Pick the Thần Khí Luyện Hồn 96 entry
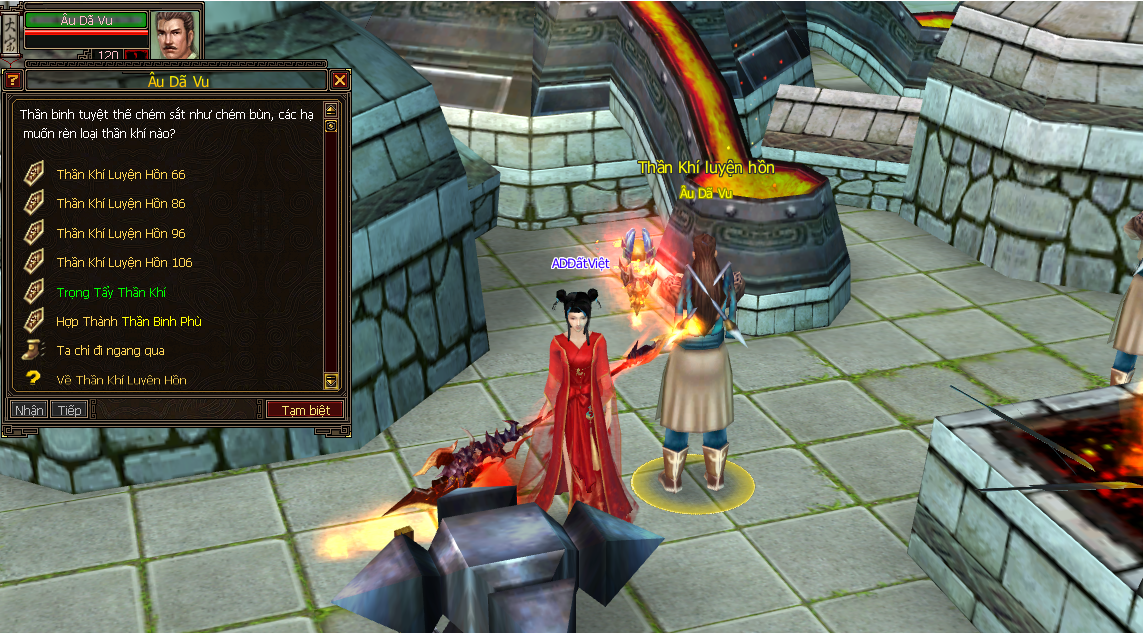Image resolution: width=1143 pixels, height=633 pixels. coord(121,233)
